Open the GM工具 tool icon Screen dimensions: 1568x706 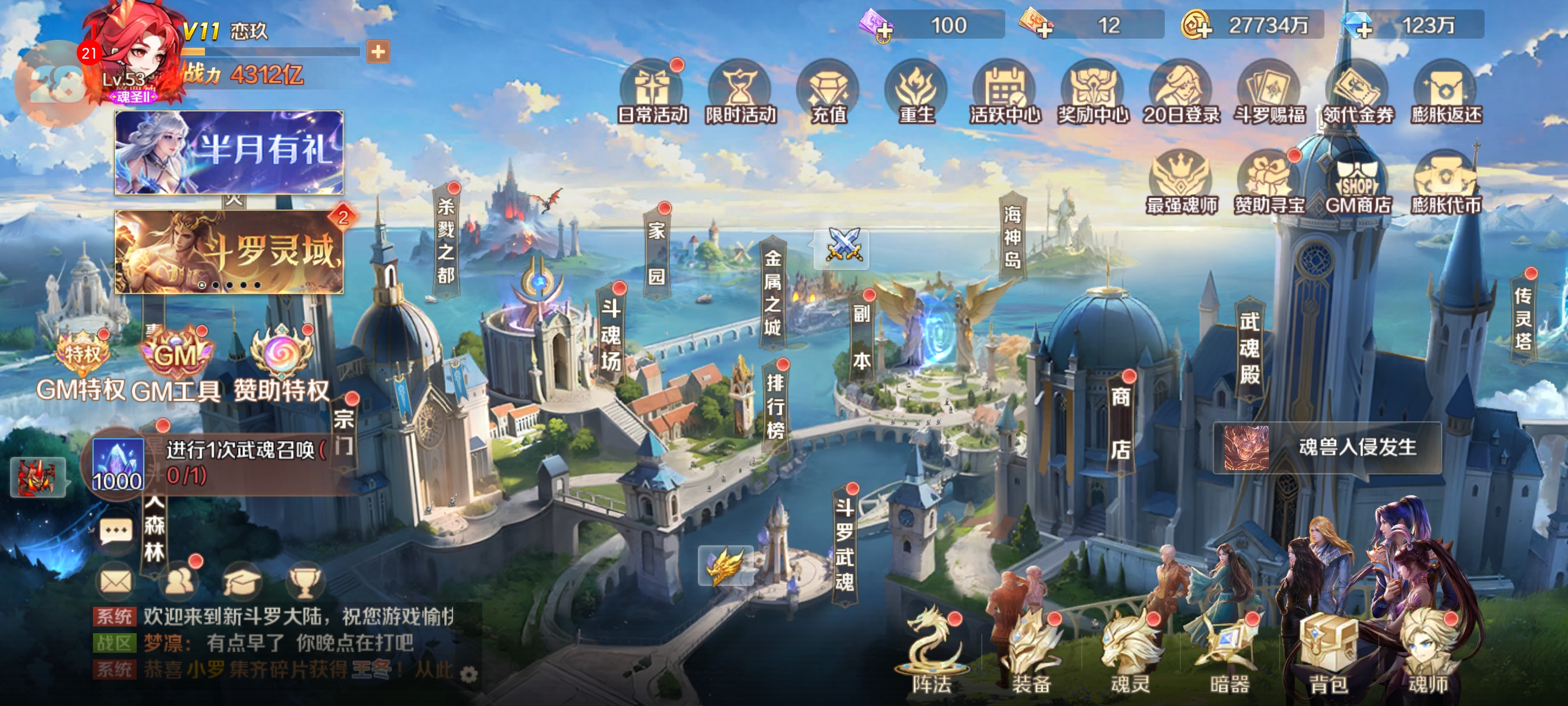[x=175, y=365]
